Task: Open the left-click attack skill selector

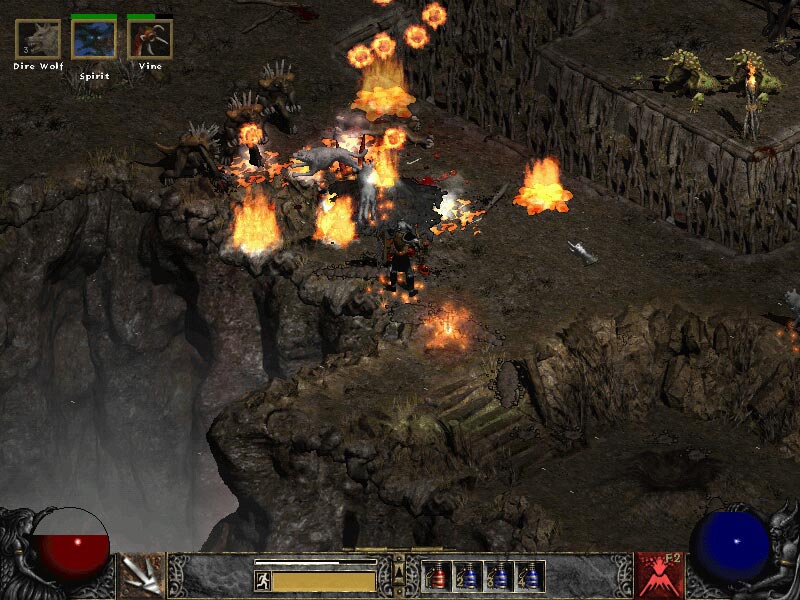Action: click(142, 576)
